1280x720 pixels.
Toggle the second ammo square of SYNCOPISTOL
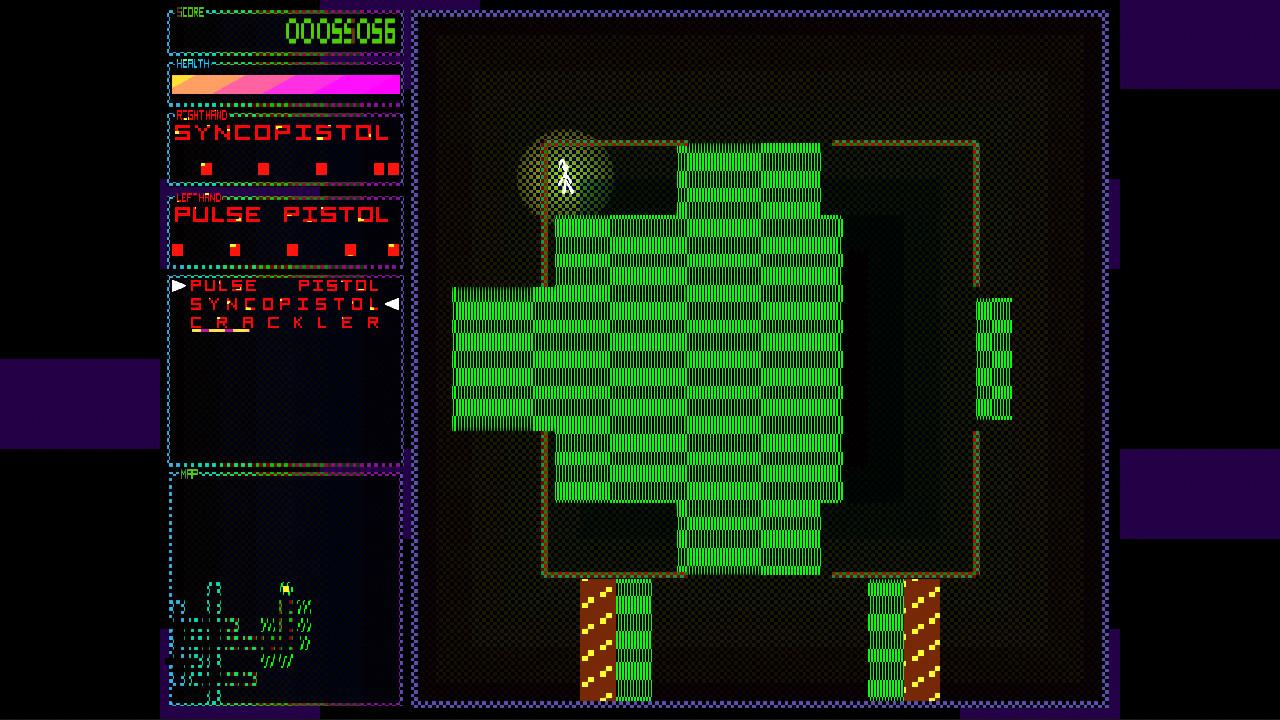263,168
